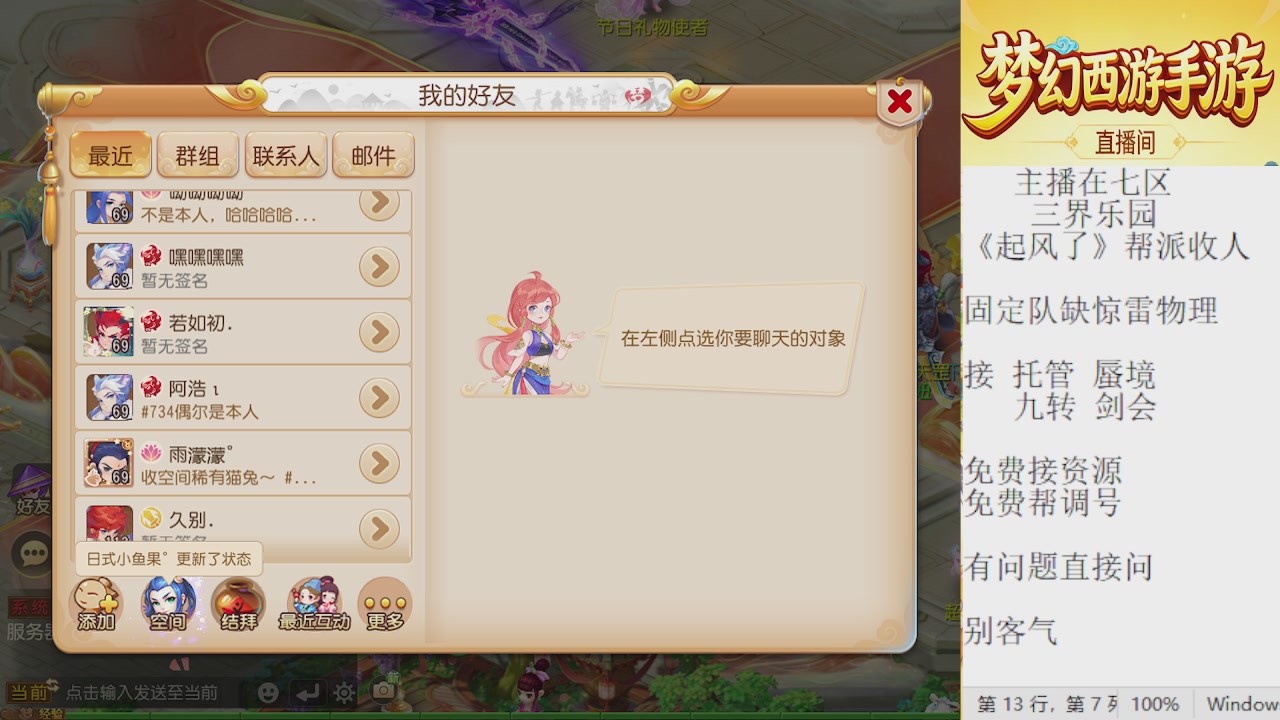Open the 群组 (groups) tab
This screenshot has height=720, width=1280.
pyautogui.click(x=198, y=154)
